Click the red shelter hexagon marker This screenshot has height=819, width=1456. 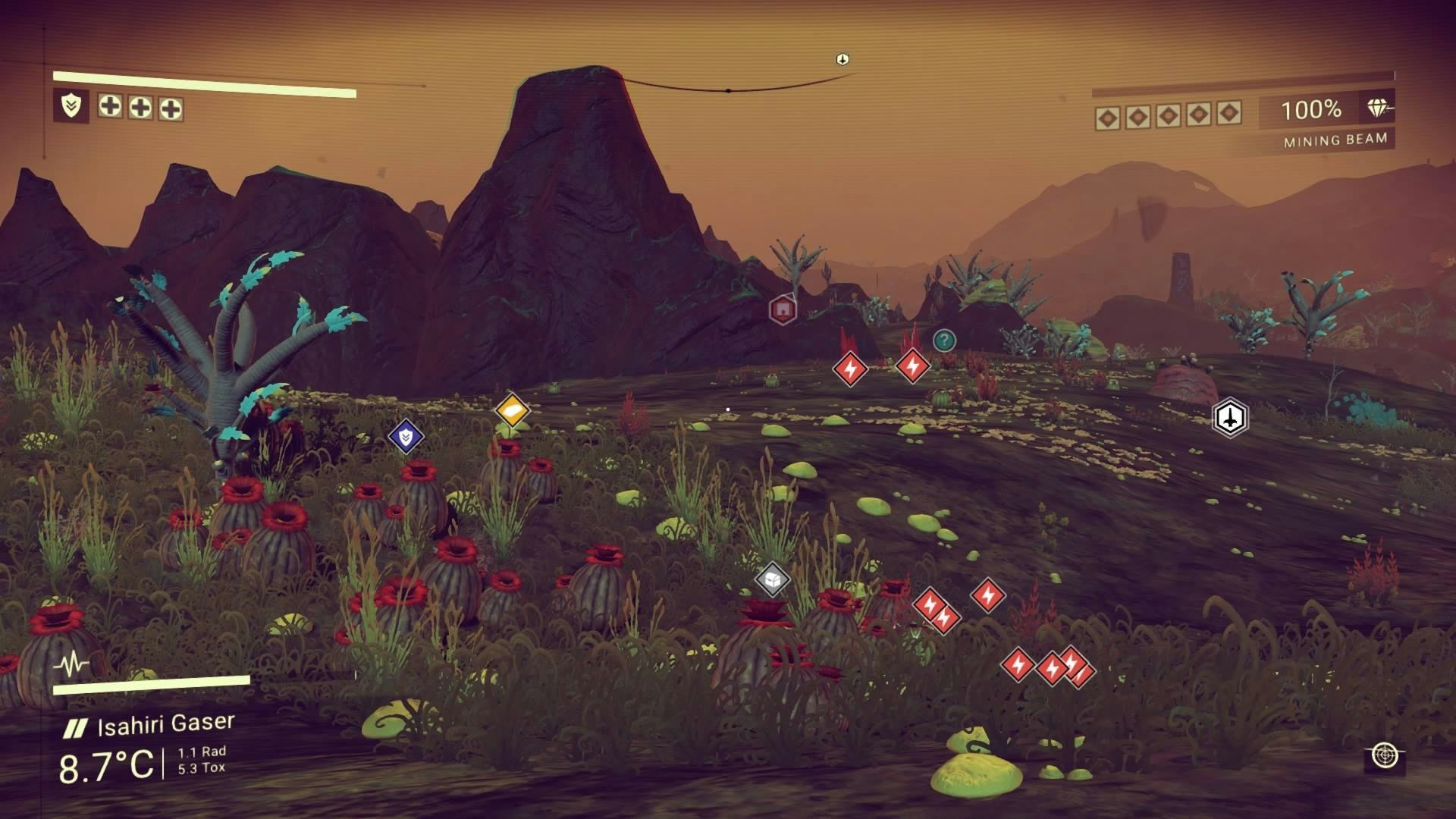coord(783,309)
